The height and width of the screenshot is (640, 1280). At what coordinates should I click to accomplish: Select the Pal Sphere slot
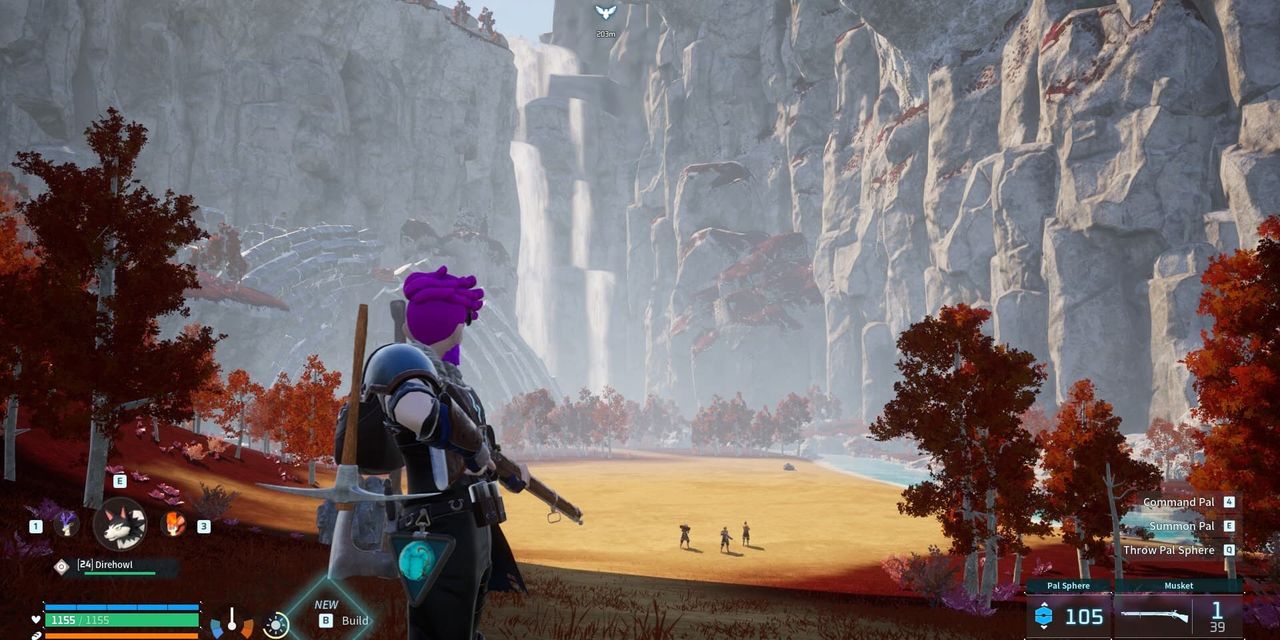click(1069, 610)
